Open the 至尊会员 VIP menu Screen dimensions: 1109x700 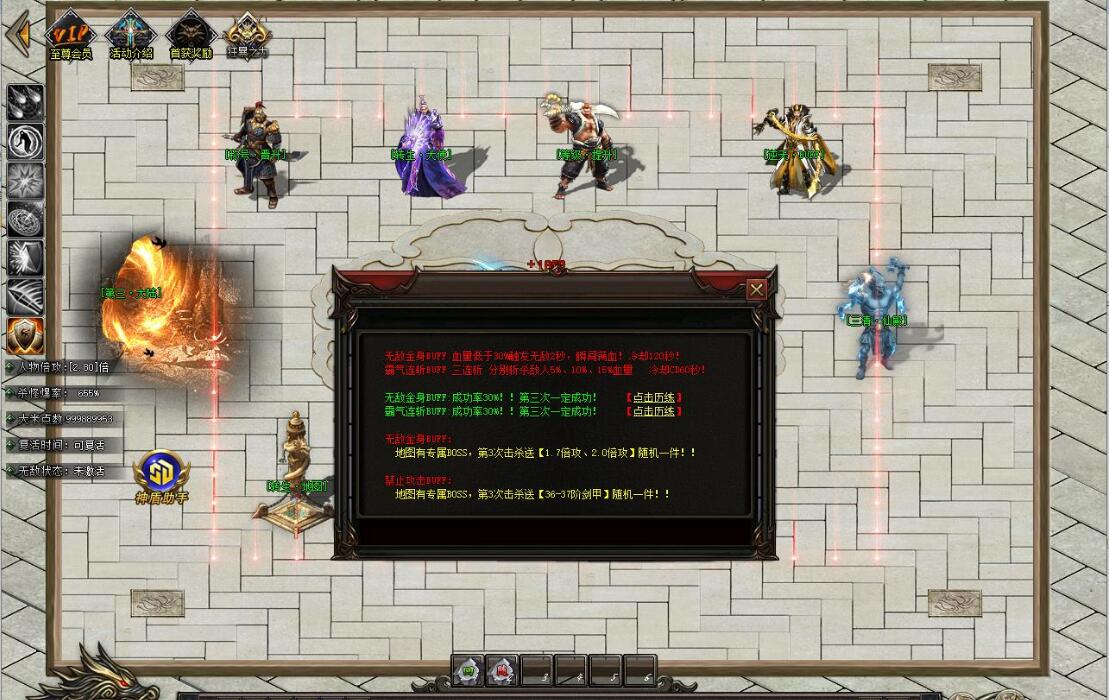[x=70, y=33]
